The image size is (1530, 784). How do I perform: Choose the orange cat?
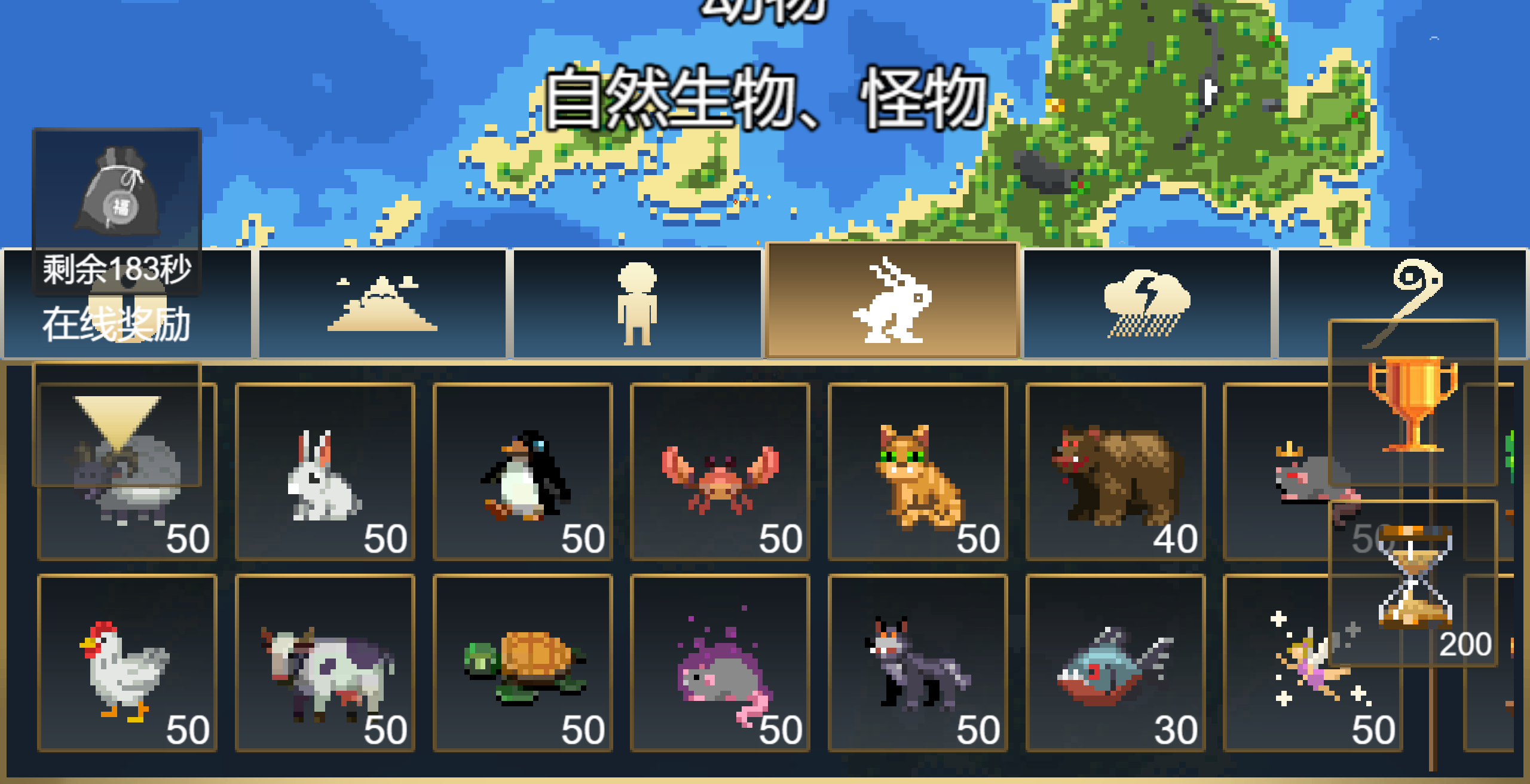point(917,472)
